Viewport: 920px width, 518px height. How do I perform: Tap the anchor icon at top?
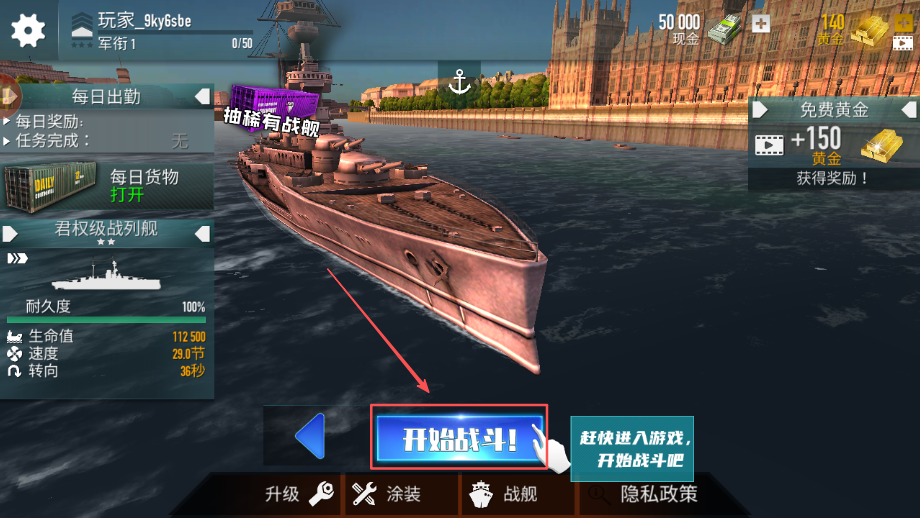(x=459, y=82)
